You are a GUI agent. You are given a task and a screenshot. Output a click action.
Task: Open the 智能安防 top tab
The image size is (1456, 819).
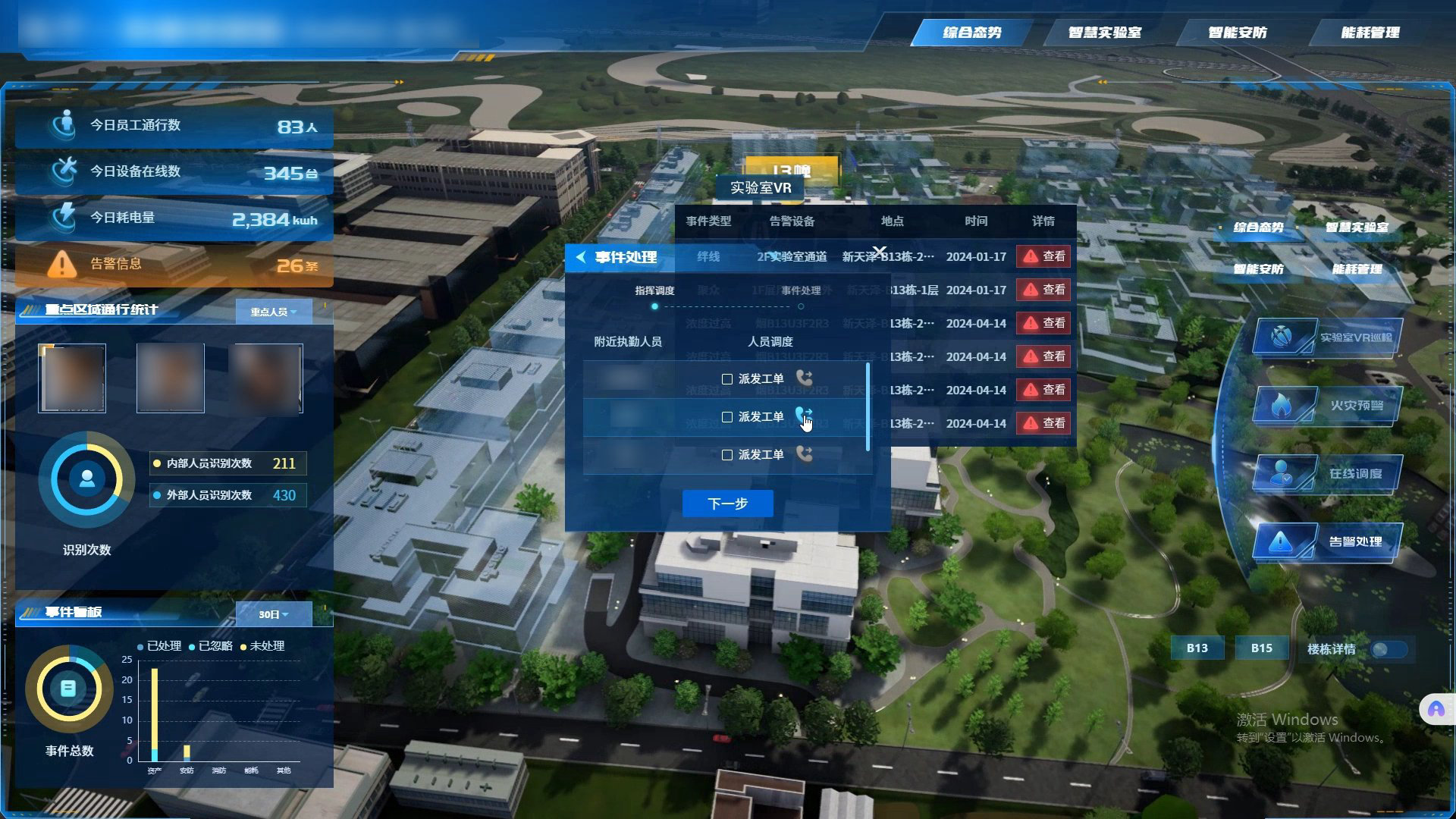pos(1237,33)
